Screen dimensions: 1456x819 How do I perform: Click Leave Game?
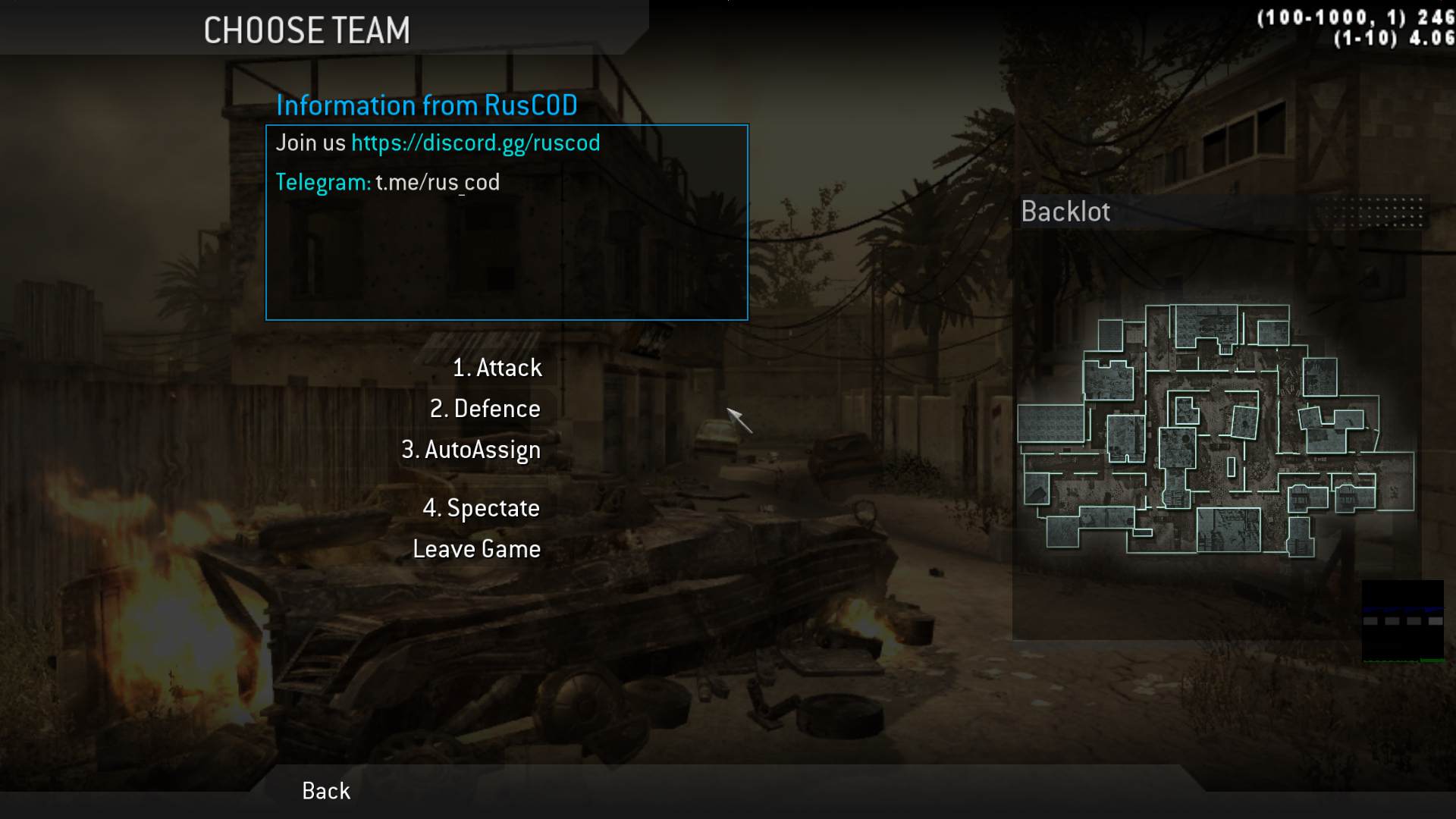click(x=476, y=549)
